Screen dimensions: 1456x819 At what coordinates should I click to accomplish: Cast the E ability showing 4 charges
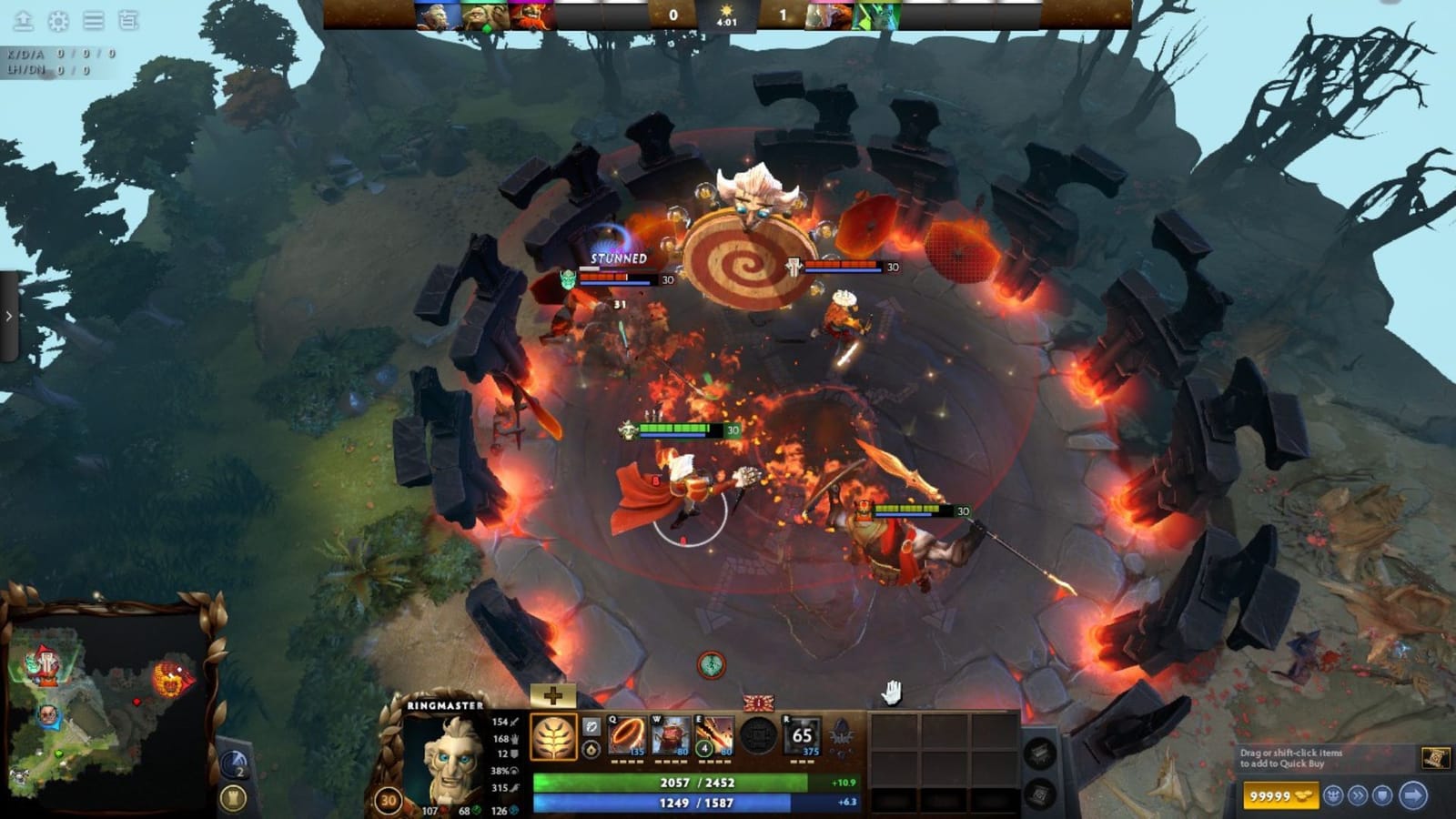pos(713,735)
